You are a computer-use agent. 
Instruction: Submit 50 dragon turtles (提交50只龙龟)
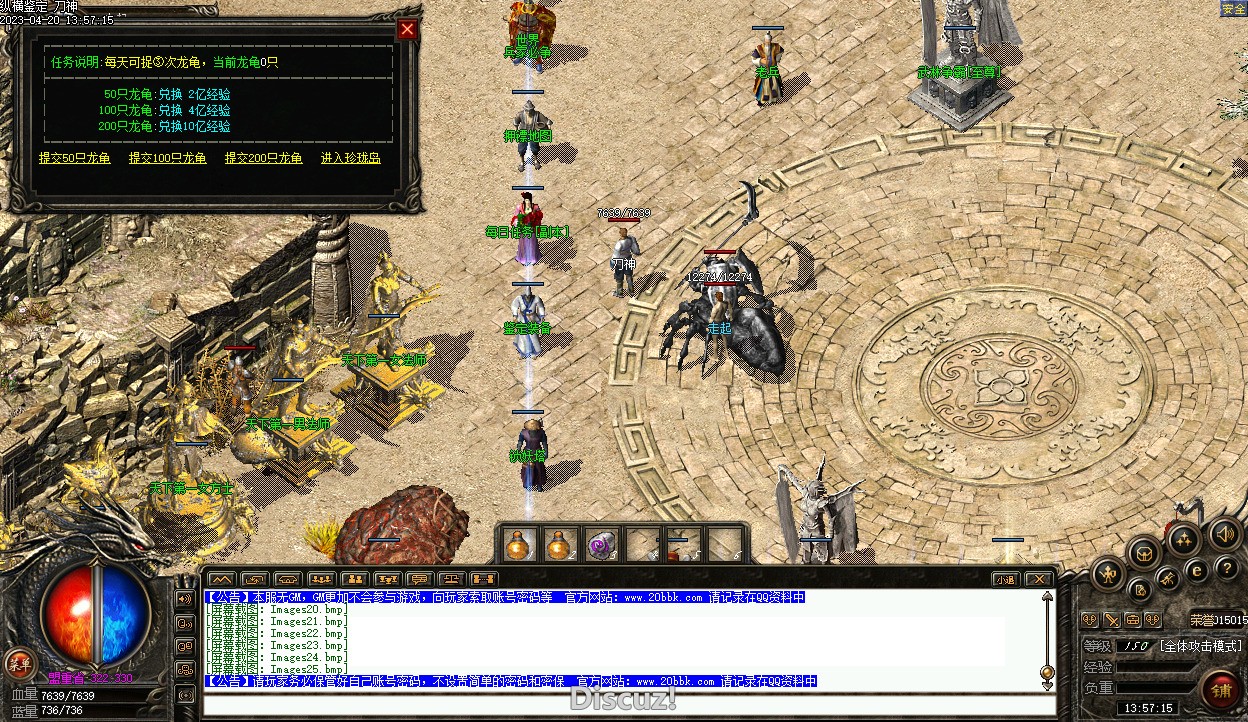pyautogui.click(x=75, y=158)
